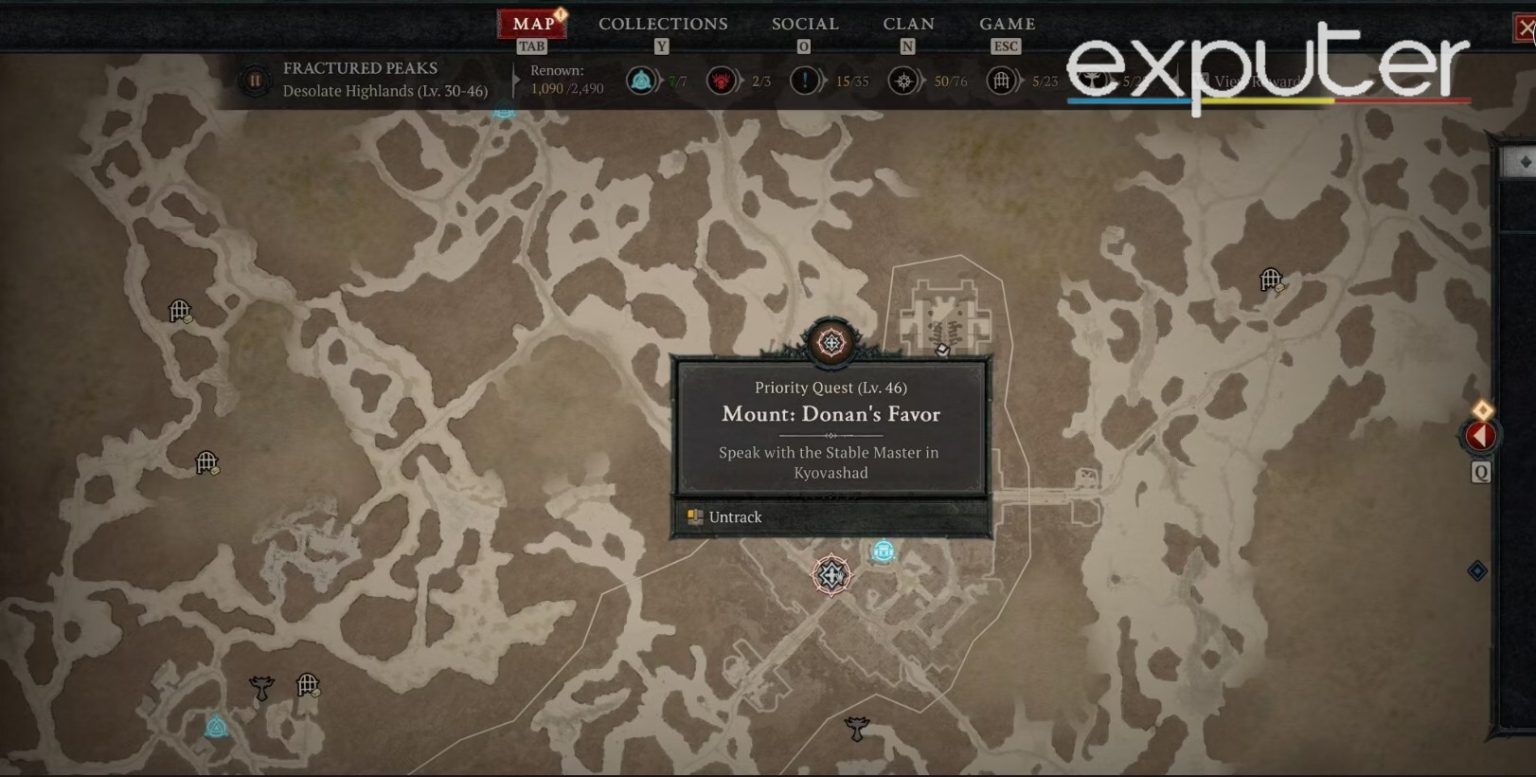The height and width of the screenshot is (777, 1536).
Task: Click the pause indicator next to Fractured Peaks
Action: tap(256, 80)
